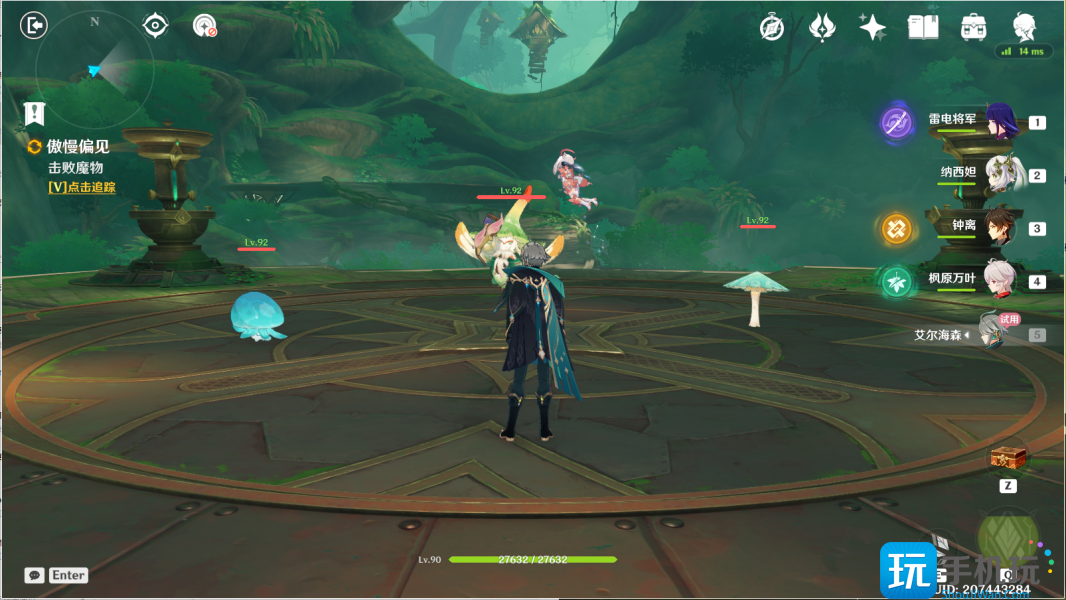Click the exit door icon to leave
1066x600 pixels.
pyautogui.click(x=34, y=25)
